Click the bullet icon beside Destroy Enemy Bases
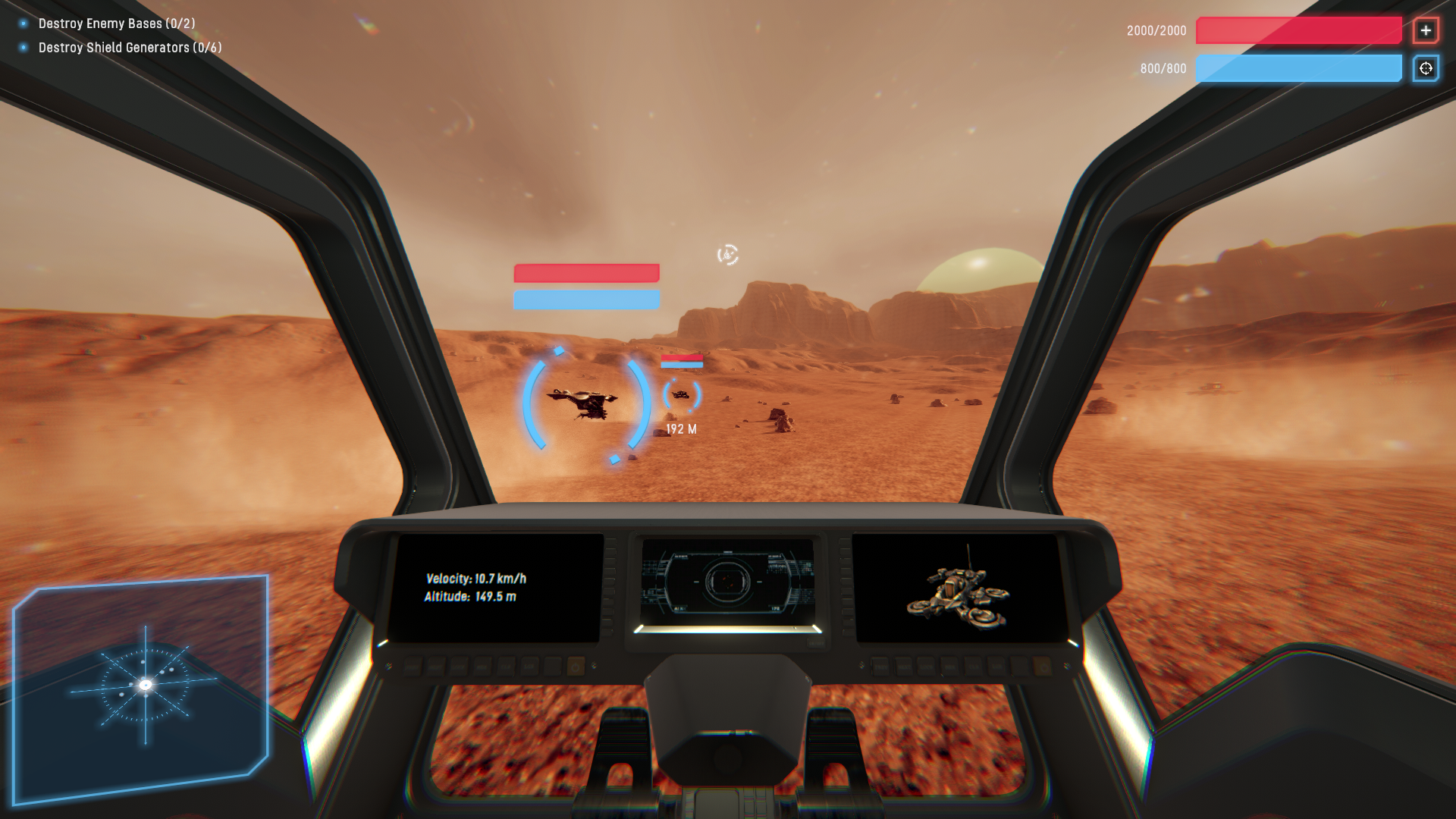Viewport: 1456px width, 819px height. 23,24
